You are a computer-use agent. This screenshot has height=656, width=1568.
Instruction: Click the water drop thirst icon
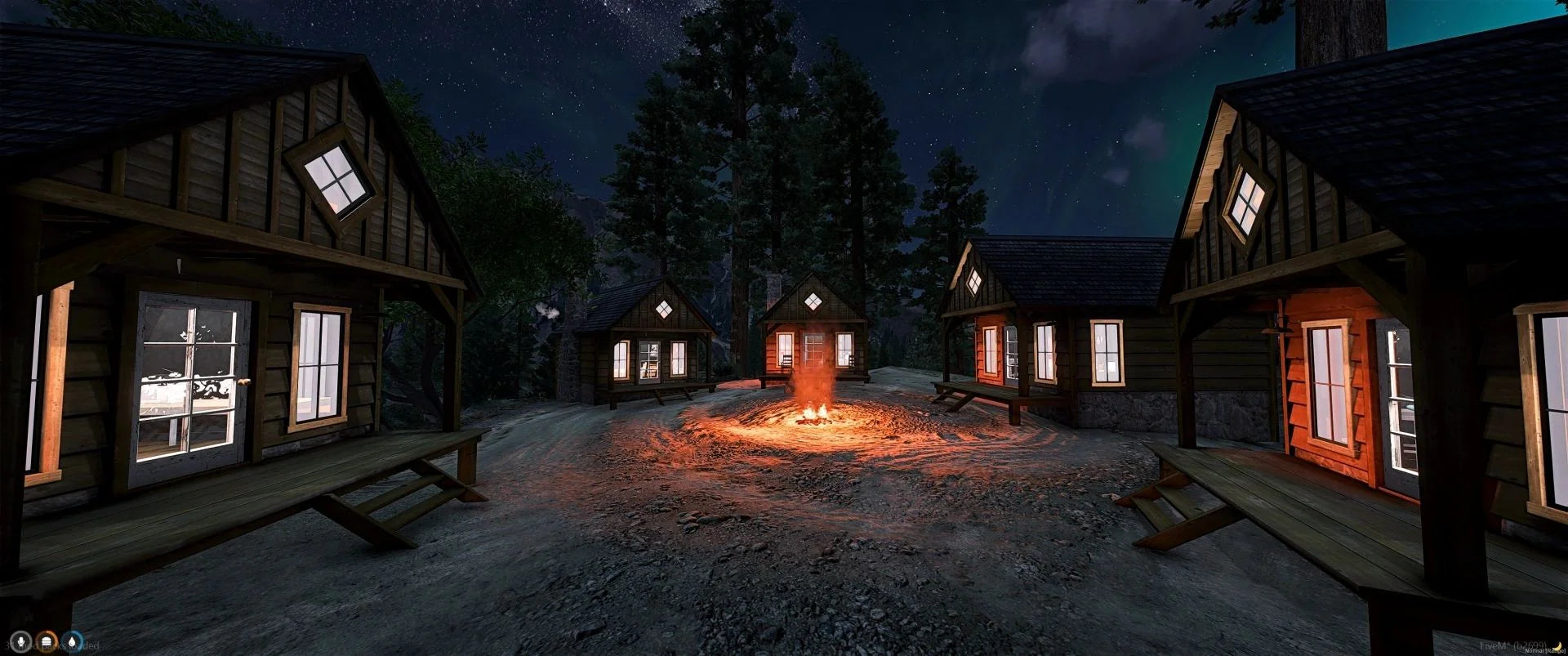[74, 642]
